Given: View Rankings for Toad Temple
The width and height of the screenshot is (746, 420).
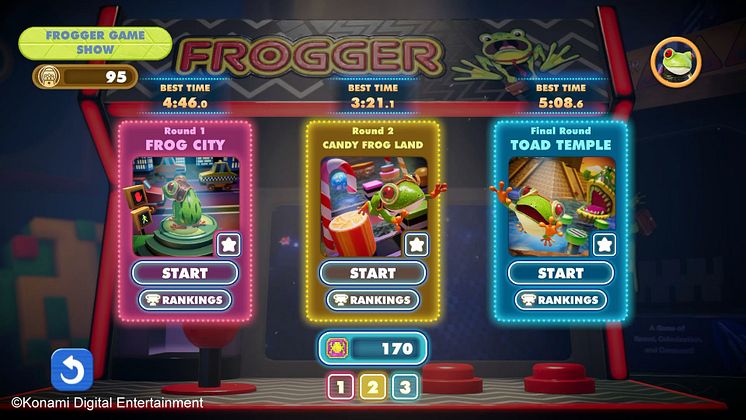Looking at the screenshot, I should (560, 300).
